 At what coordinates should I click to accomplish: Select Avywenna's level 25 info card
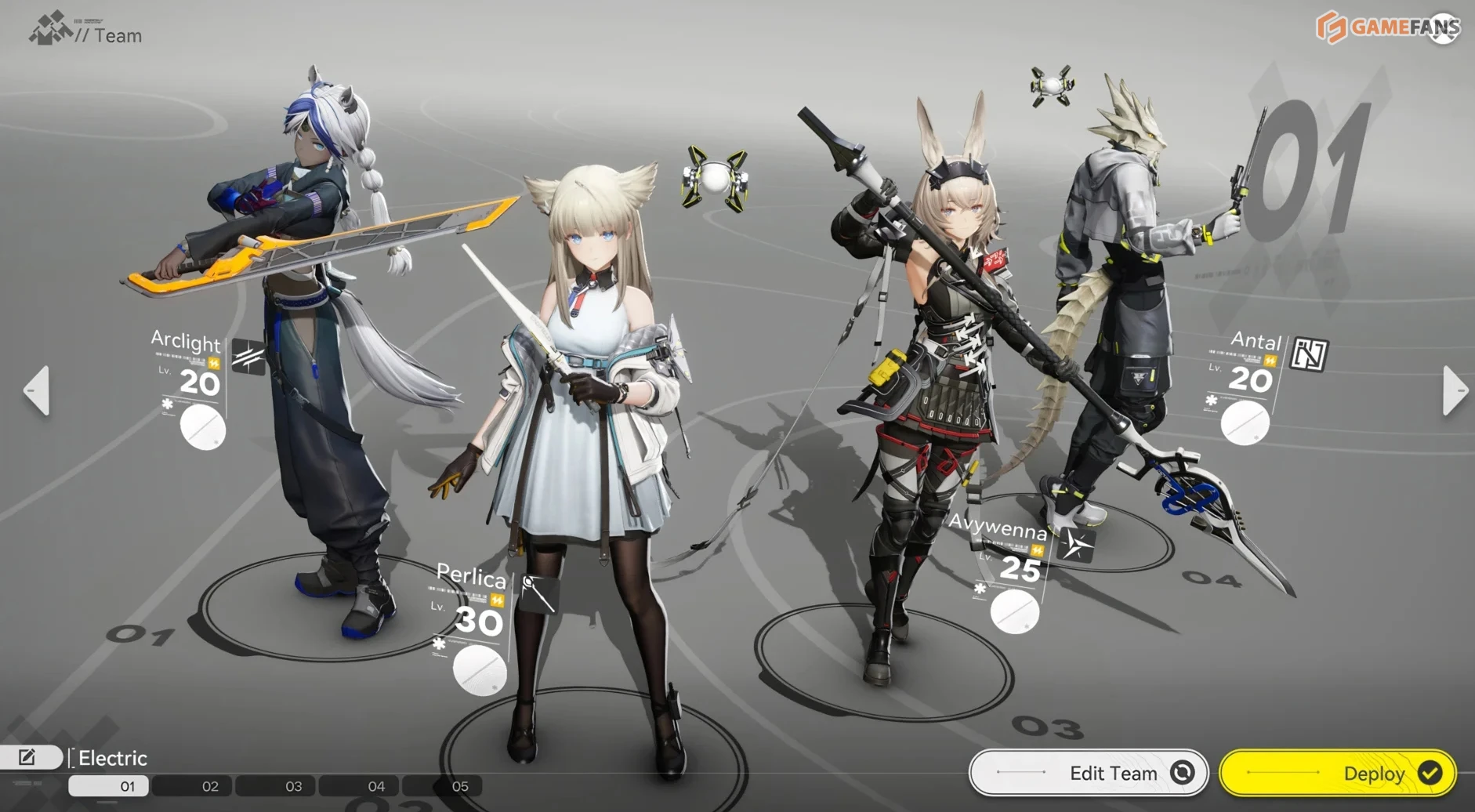[1011, 568]
